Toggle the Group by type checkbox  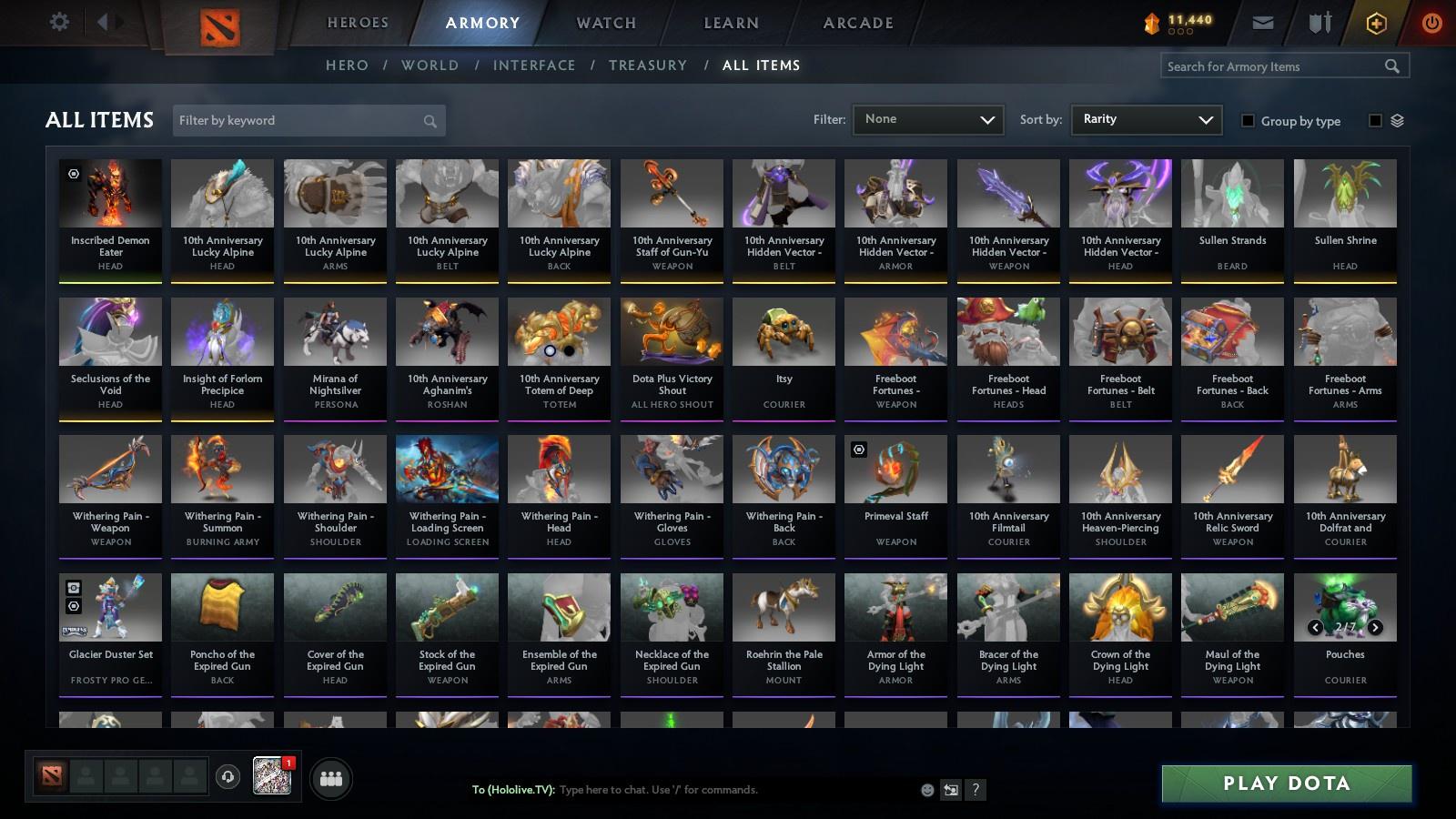click(x=1250, y=120)
